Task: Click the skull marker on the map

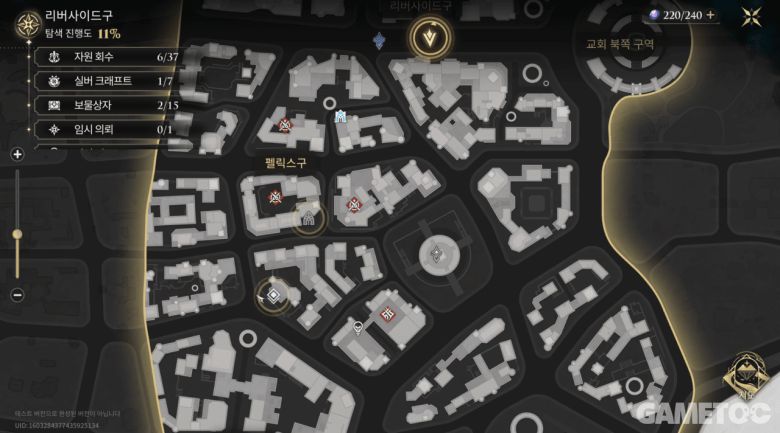Action: [358, 326]
